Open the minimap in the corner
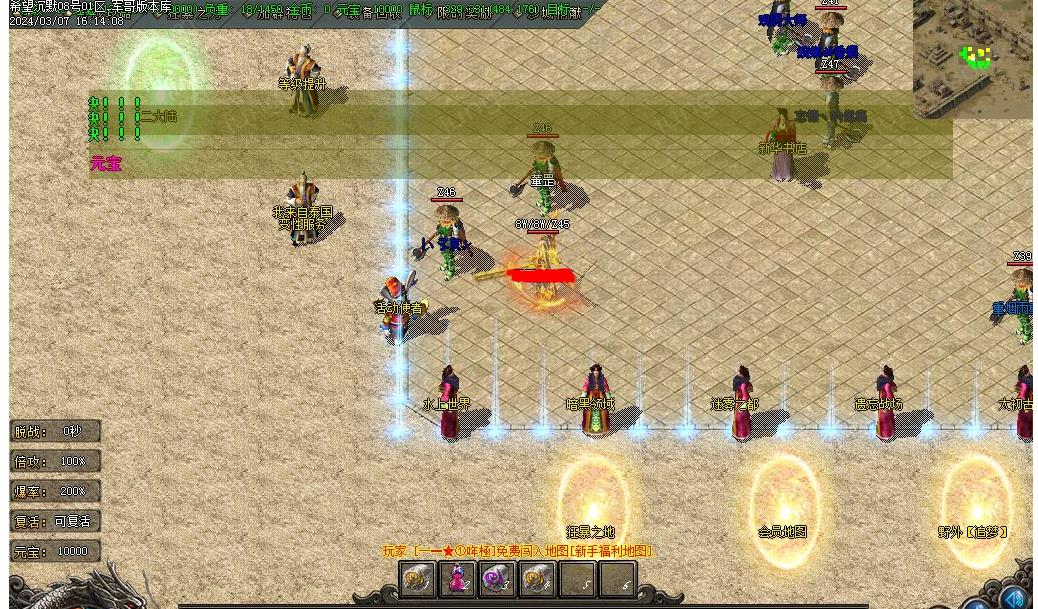Viewport: 1038px width, 609px height. (x=974, y=58)
